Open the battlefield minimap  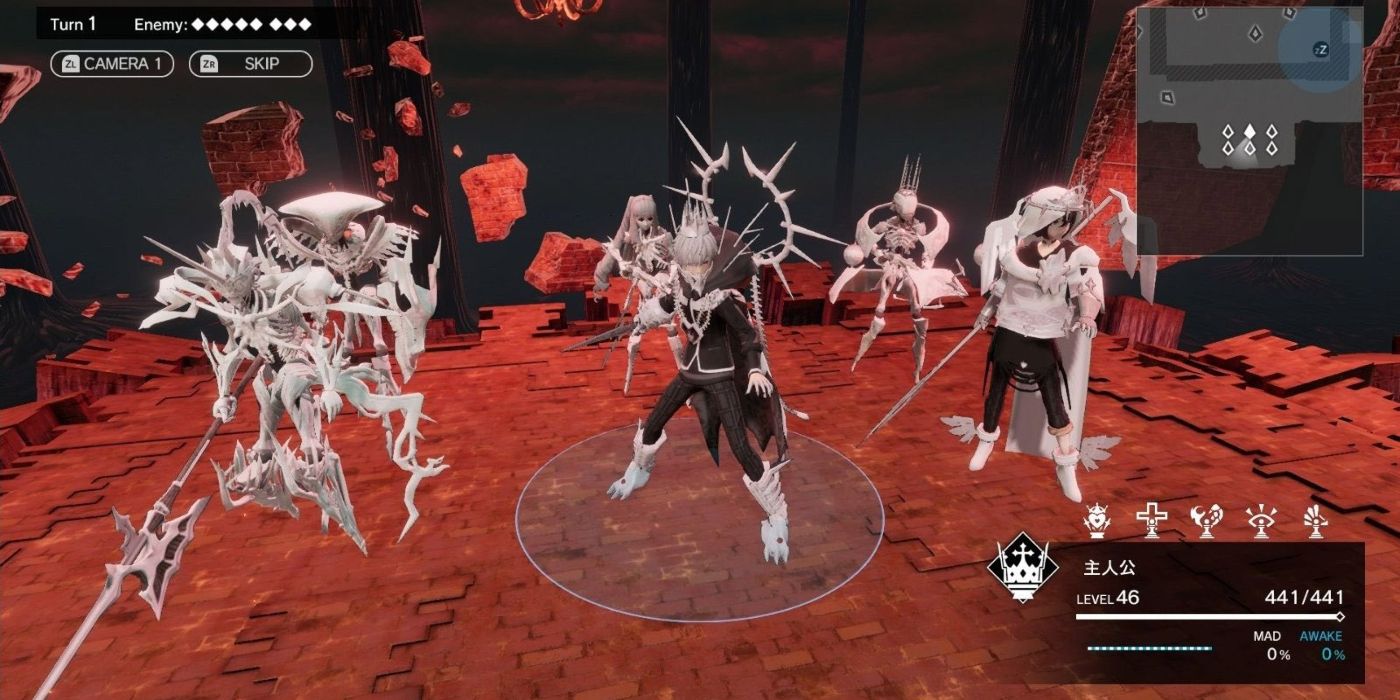[x=1249, y=130]
